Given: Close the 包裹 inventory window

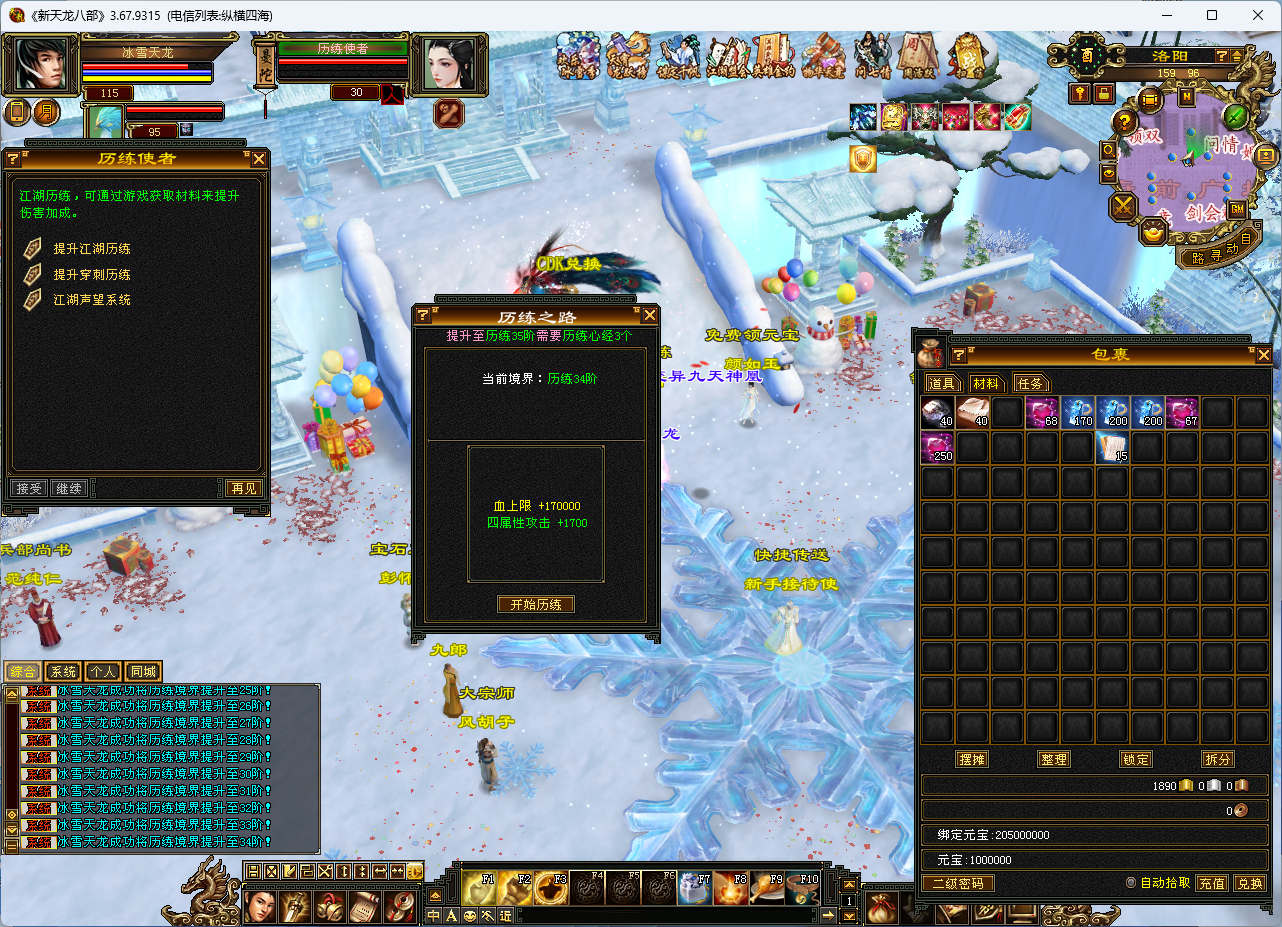Looking at the screenshot, I should tap(1264, 355).
